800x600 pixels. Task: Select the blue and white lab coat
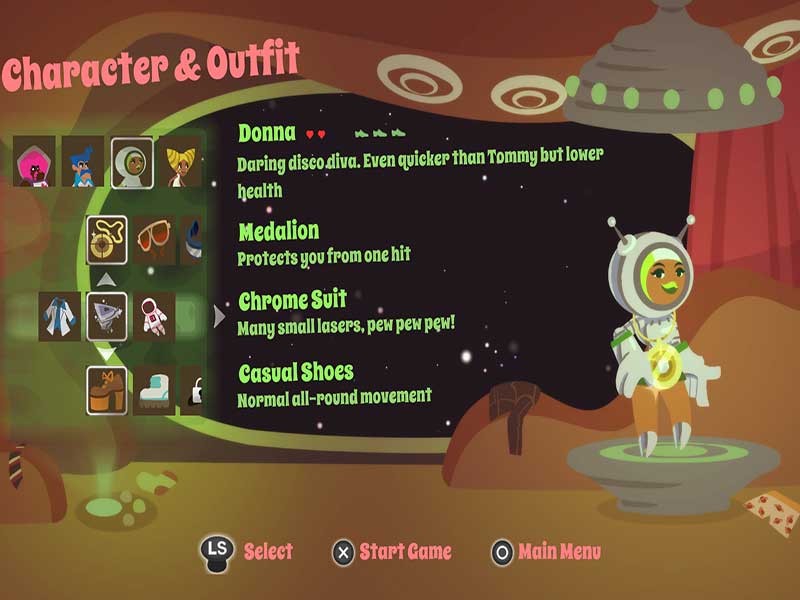[x=60, y=316]
